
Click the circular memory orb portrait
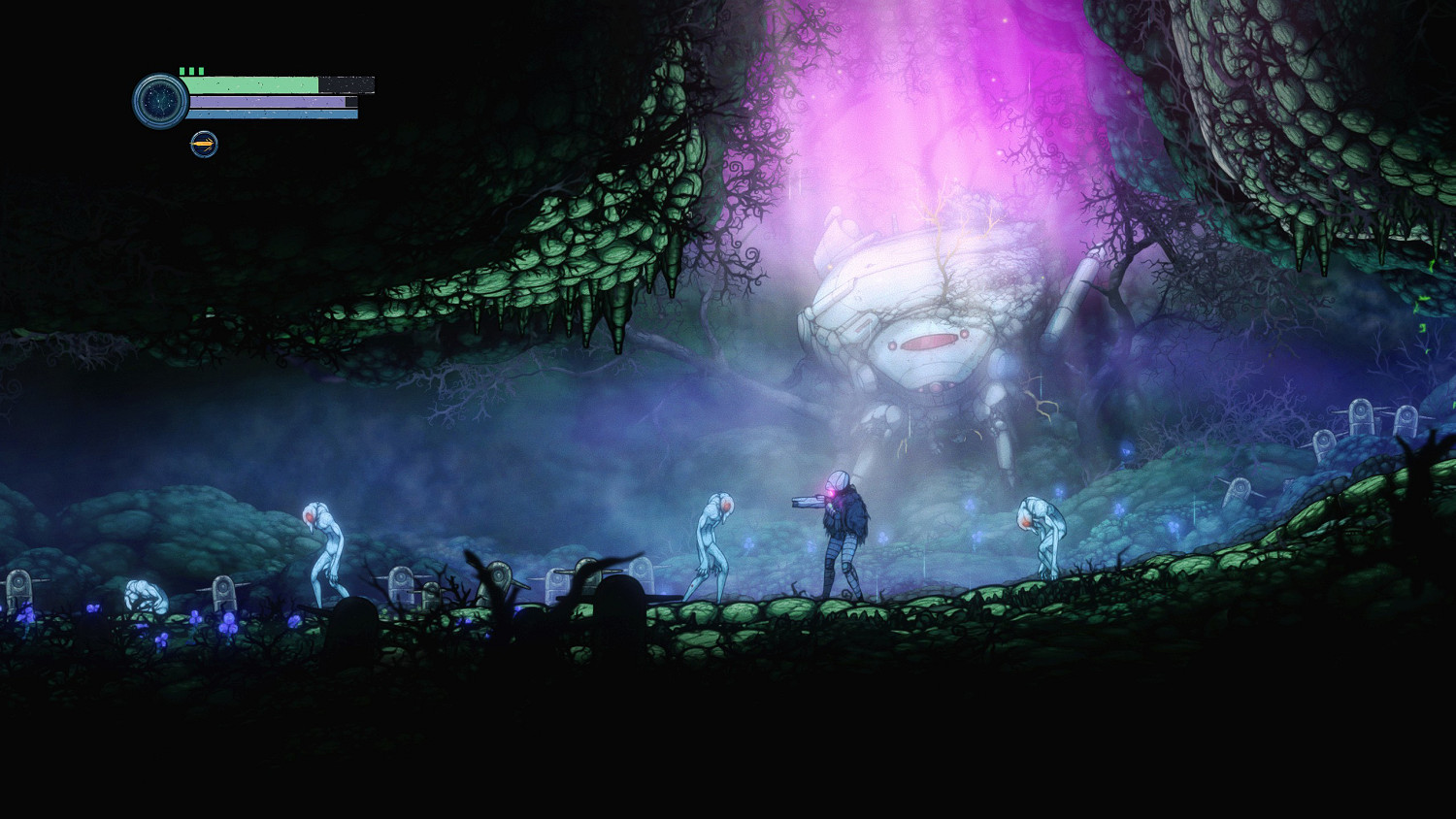[160, 100]
